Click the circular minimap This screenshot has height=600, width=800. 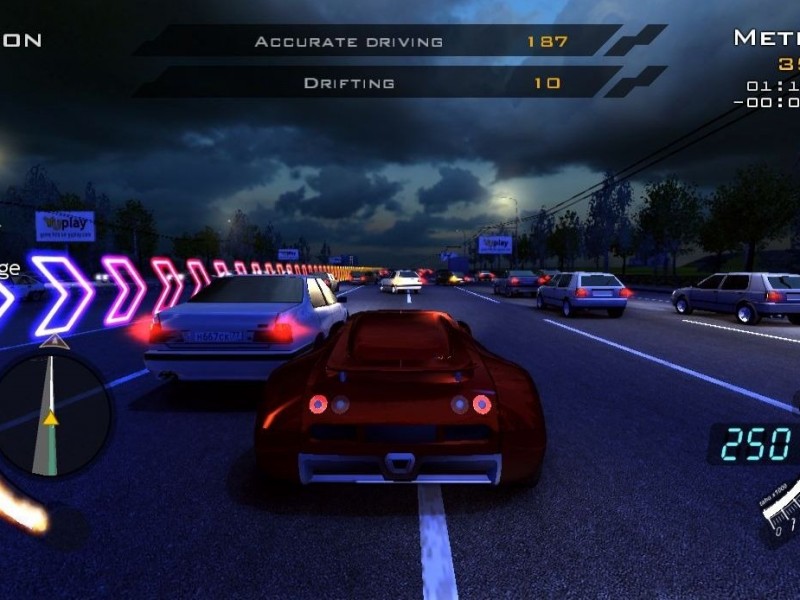[50, 413]
